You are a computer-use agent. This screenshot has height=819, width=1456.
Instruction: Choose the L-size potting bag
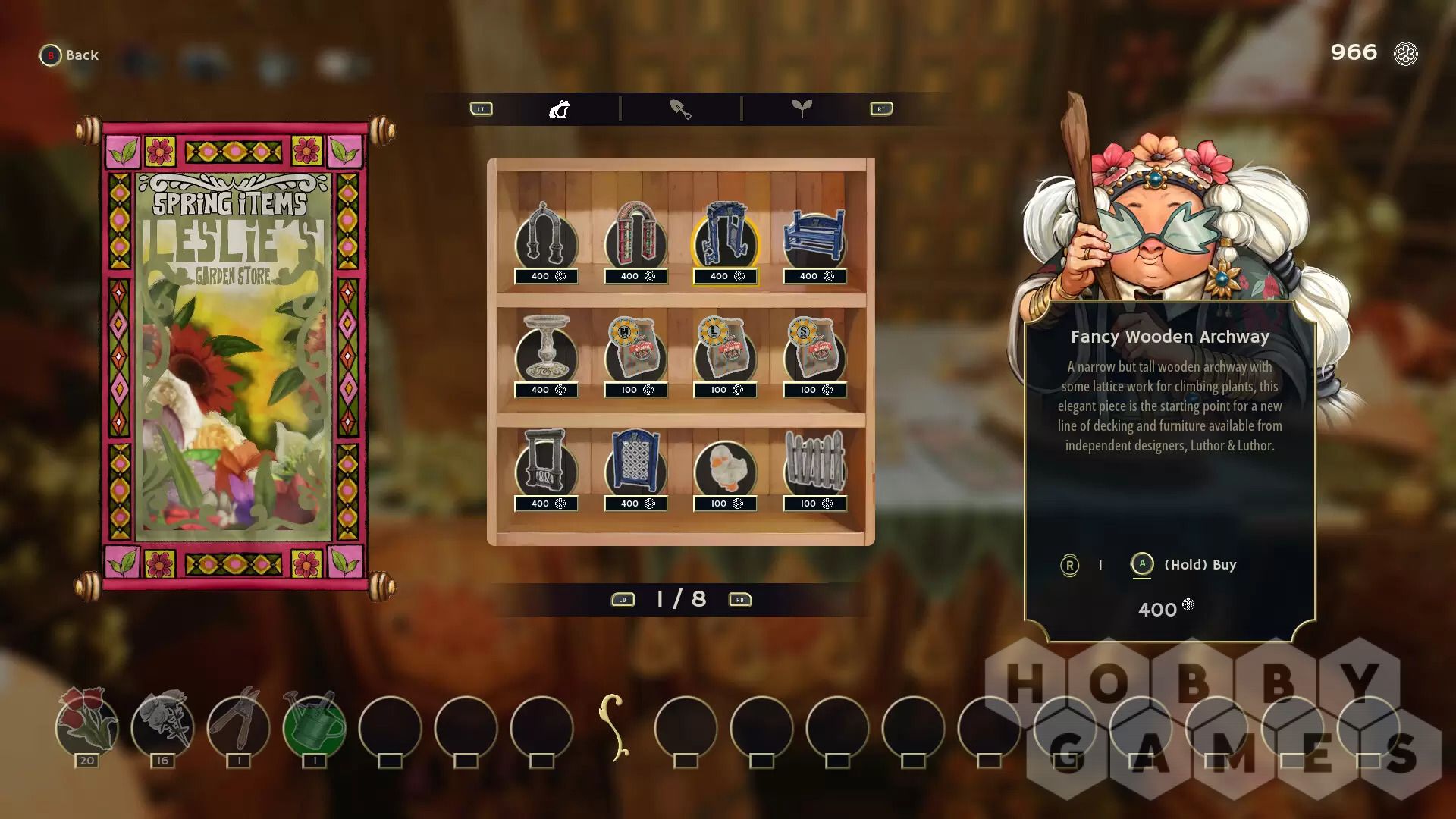(725, 350)
